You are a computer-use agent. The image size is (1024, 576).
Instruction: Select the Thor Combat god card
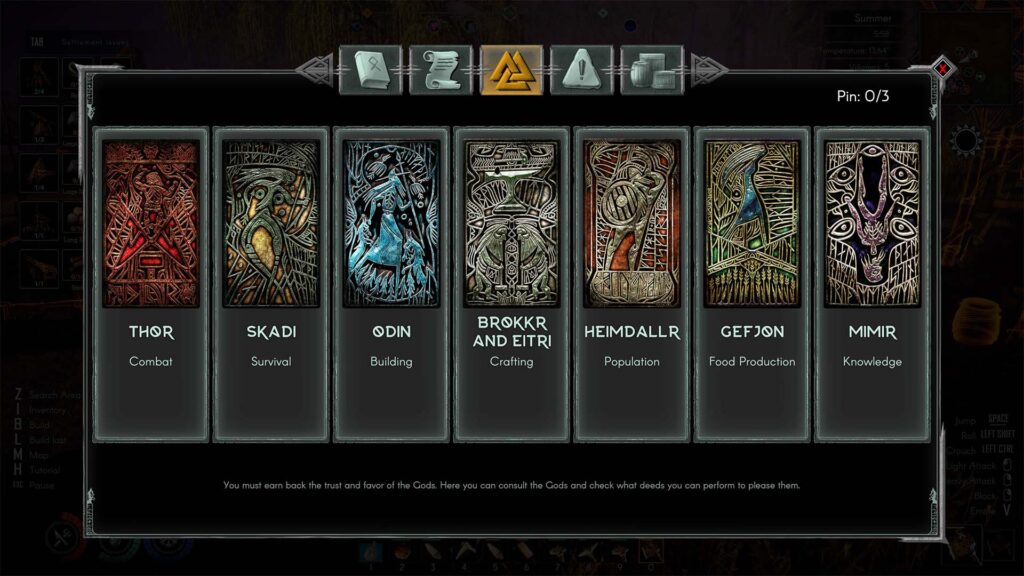[x=151, y=284]
